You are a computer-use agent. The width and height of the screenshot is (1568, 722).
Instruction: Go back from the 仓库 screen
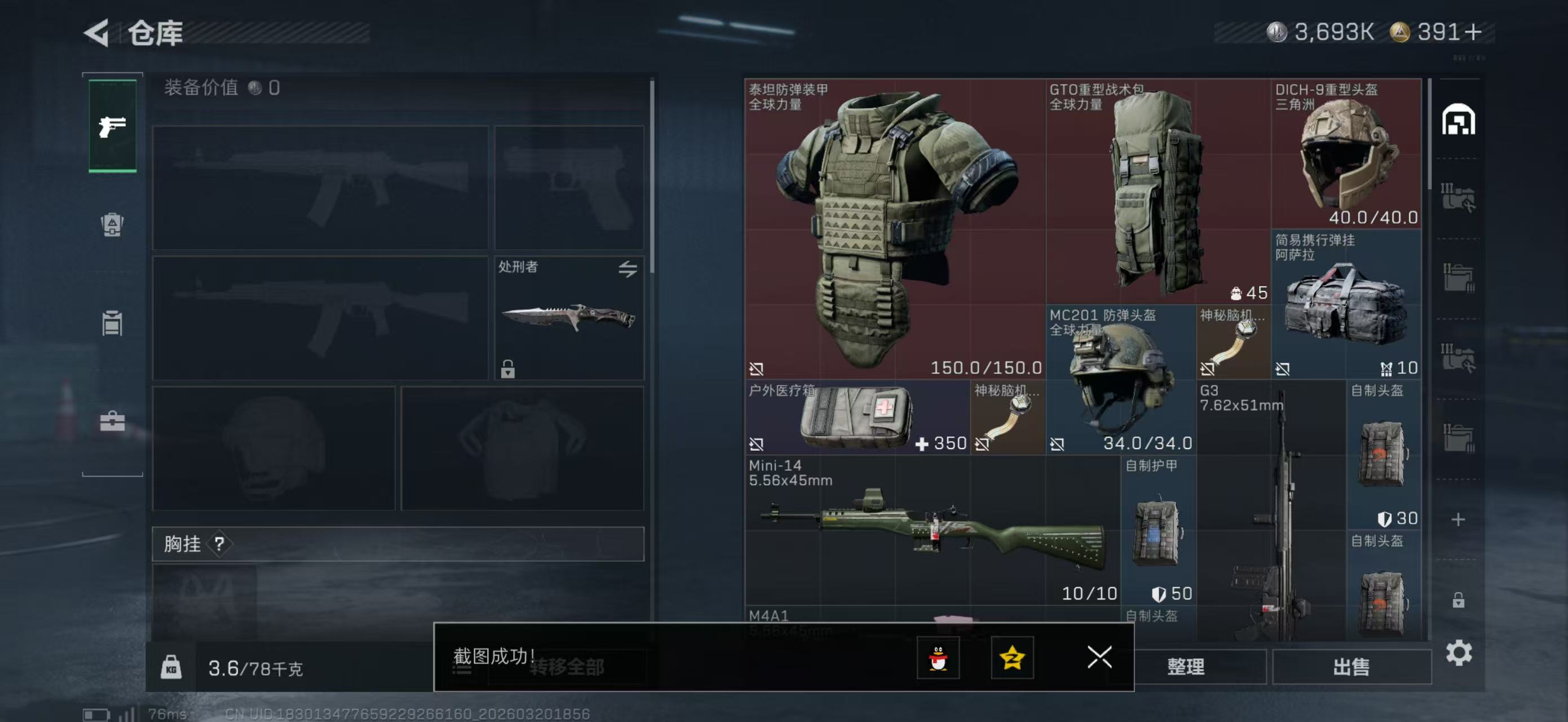coord(98,32)
